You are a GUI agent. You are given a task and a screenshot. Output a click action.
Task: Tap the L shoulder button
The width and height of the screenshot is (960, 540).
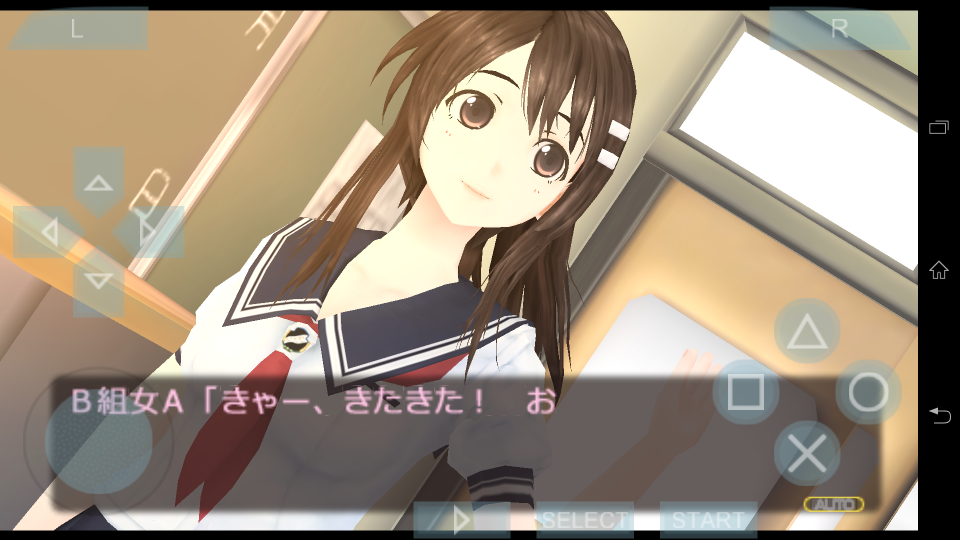[x=77, y=29]
